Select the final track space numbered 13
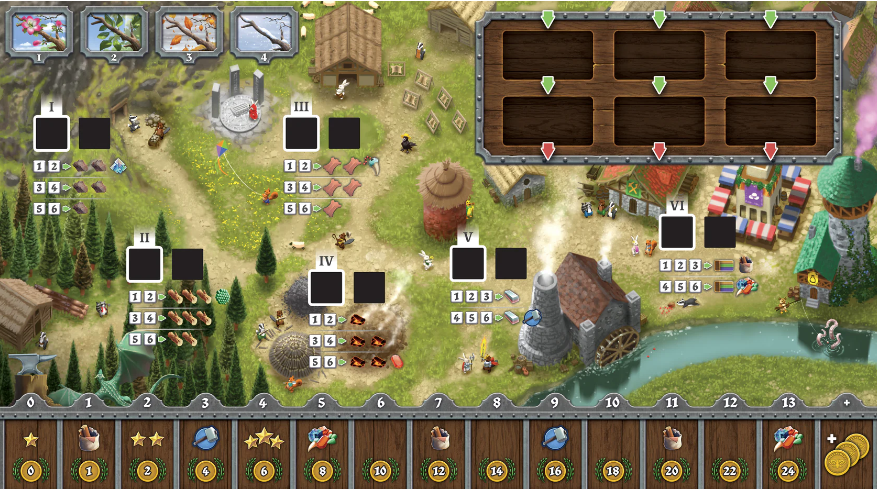877x489 pixels. [789, 448]
